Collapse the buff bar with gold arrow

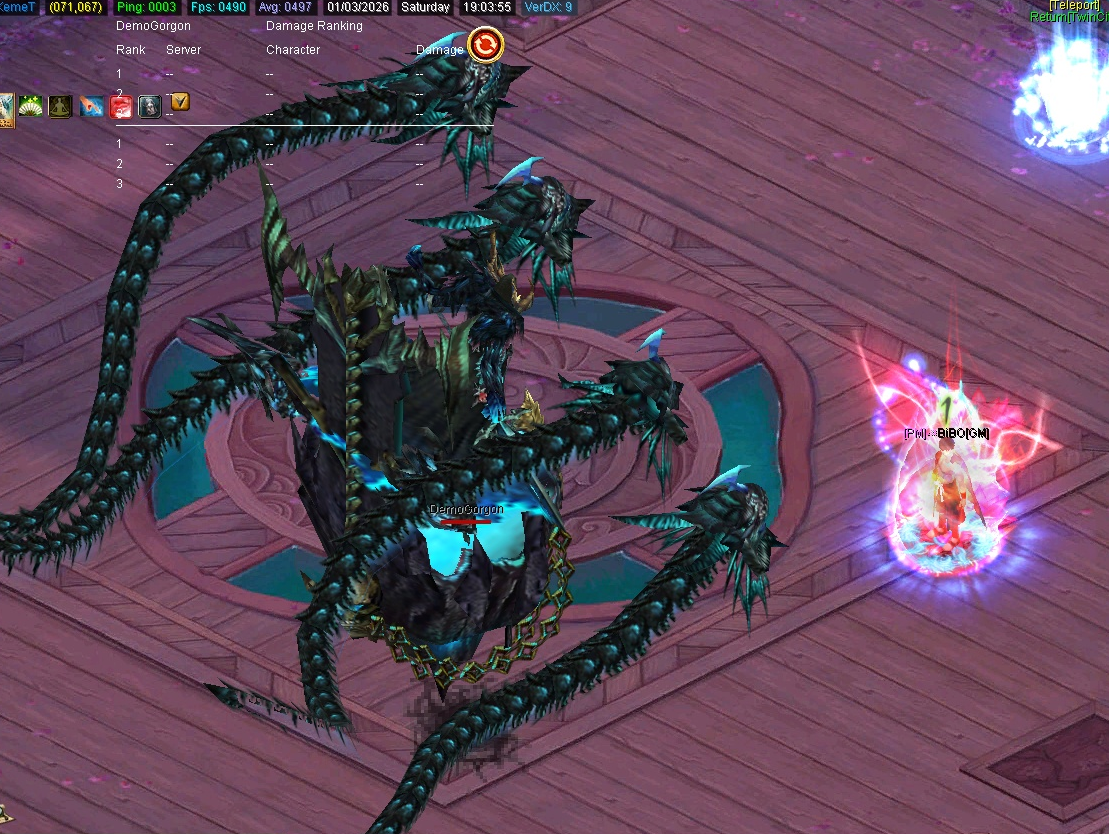179,101
